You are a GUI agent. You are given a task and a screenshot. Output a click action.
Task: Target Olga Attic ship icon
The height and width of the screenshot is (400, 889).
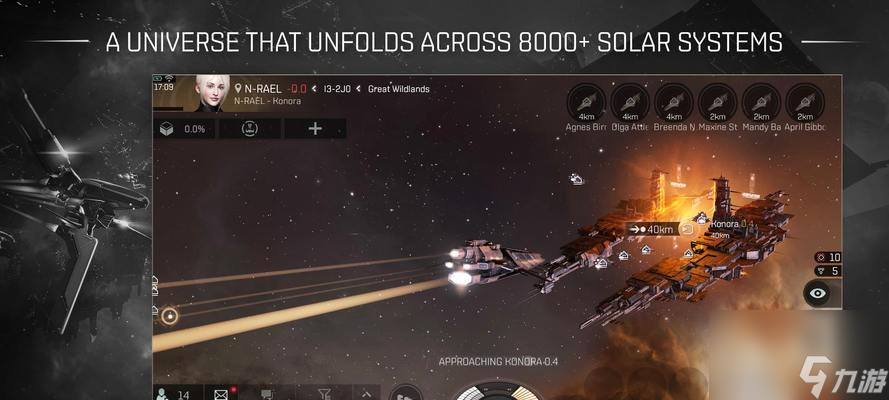pyautogui.click(x=631, y=101)
